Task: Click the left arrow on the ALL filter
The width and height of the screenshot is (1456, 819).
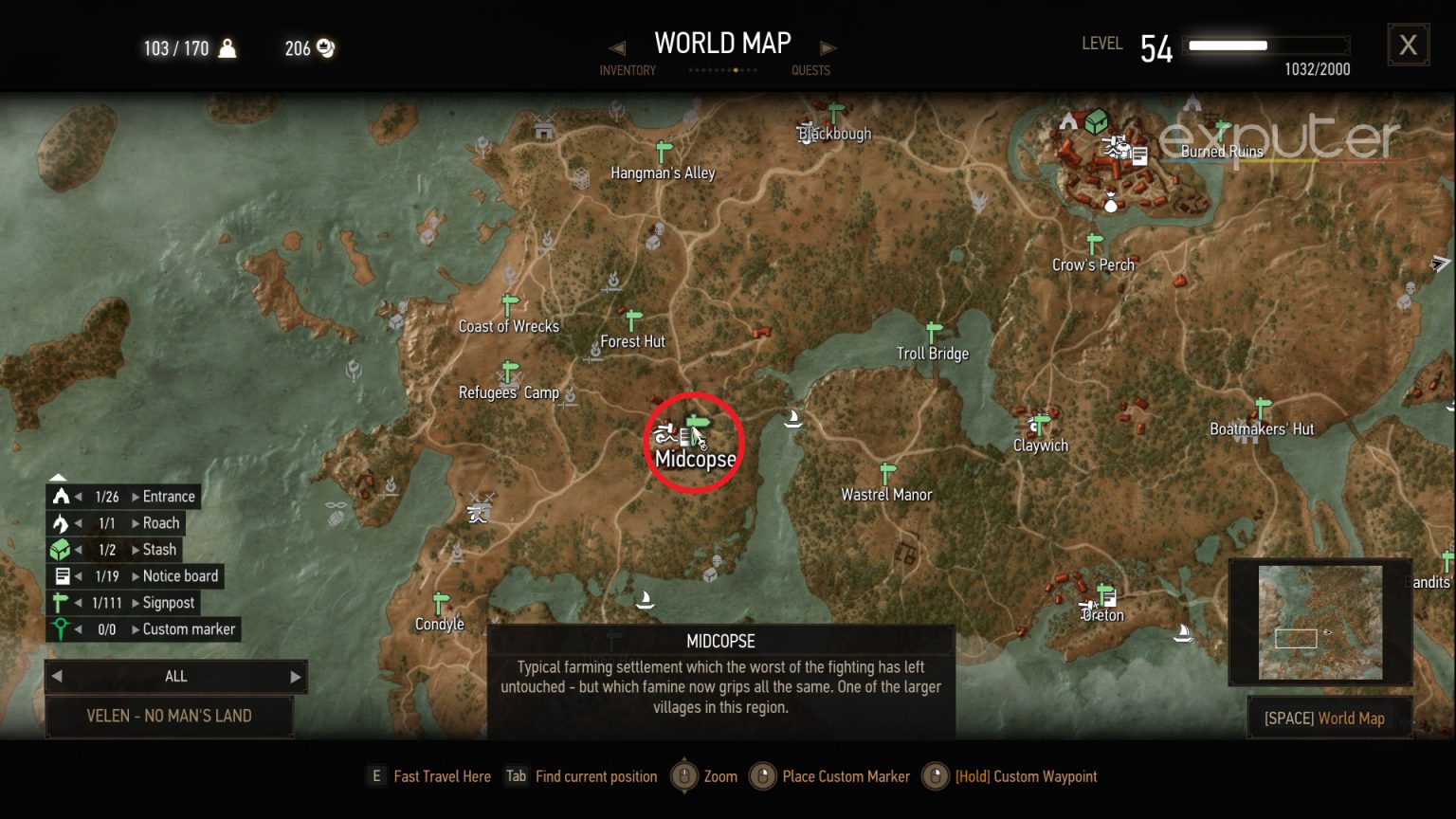Action: [57, 676]
